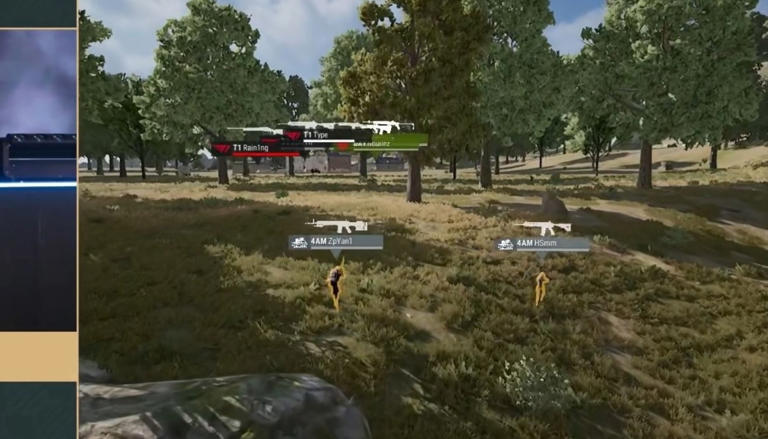
Task: Choose the T1 Raining player tag
Action: 254,148
